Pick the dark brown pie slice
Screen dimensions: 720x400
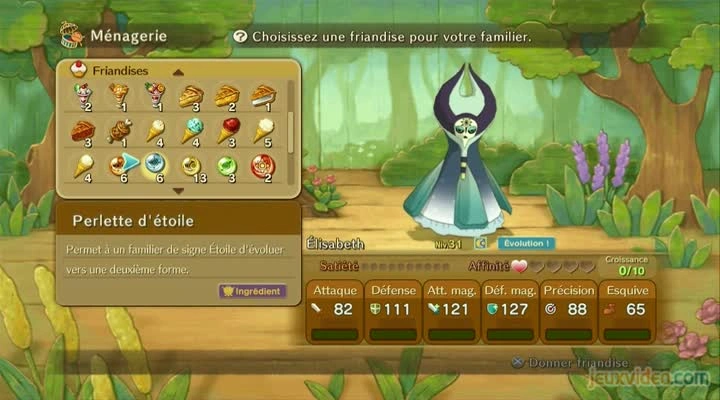pyautogui.click(x=83, y=131)
